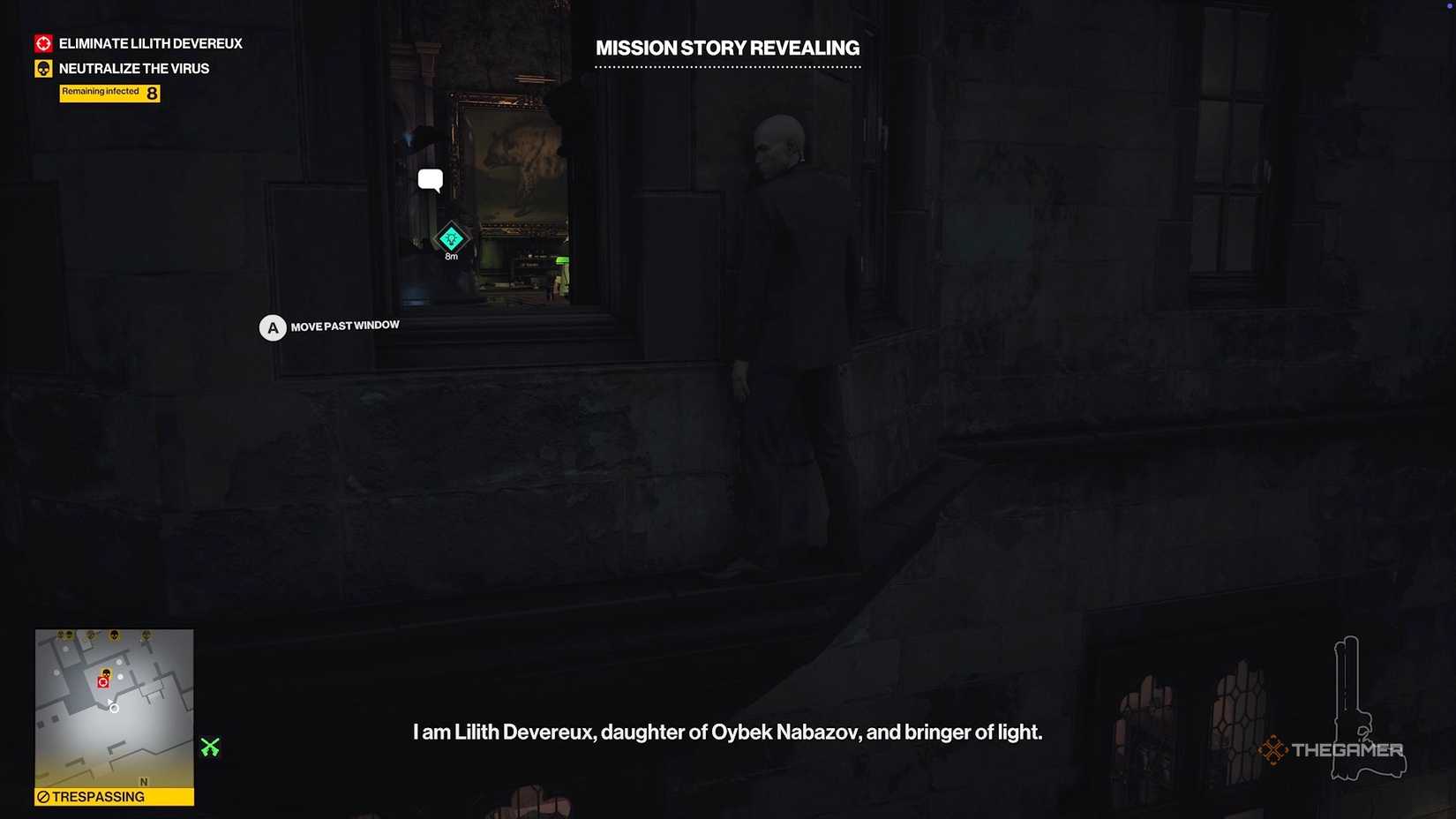Click the no-entry symbol in the Trespassing banner
This screenshot has height=819, width=1456.
click(43, 796)
